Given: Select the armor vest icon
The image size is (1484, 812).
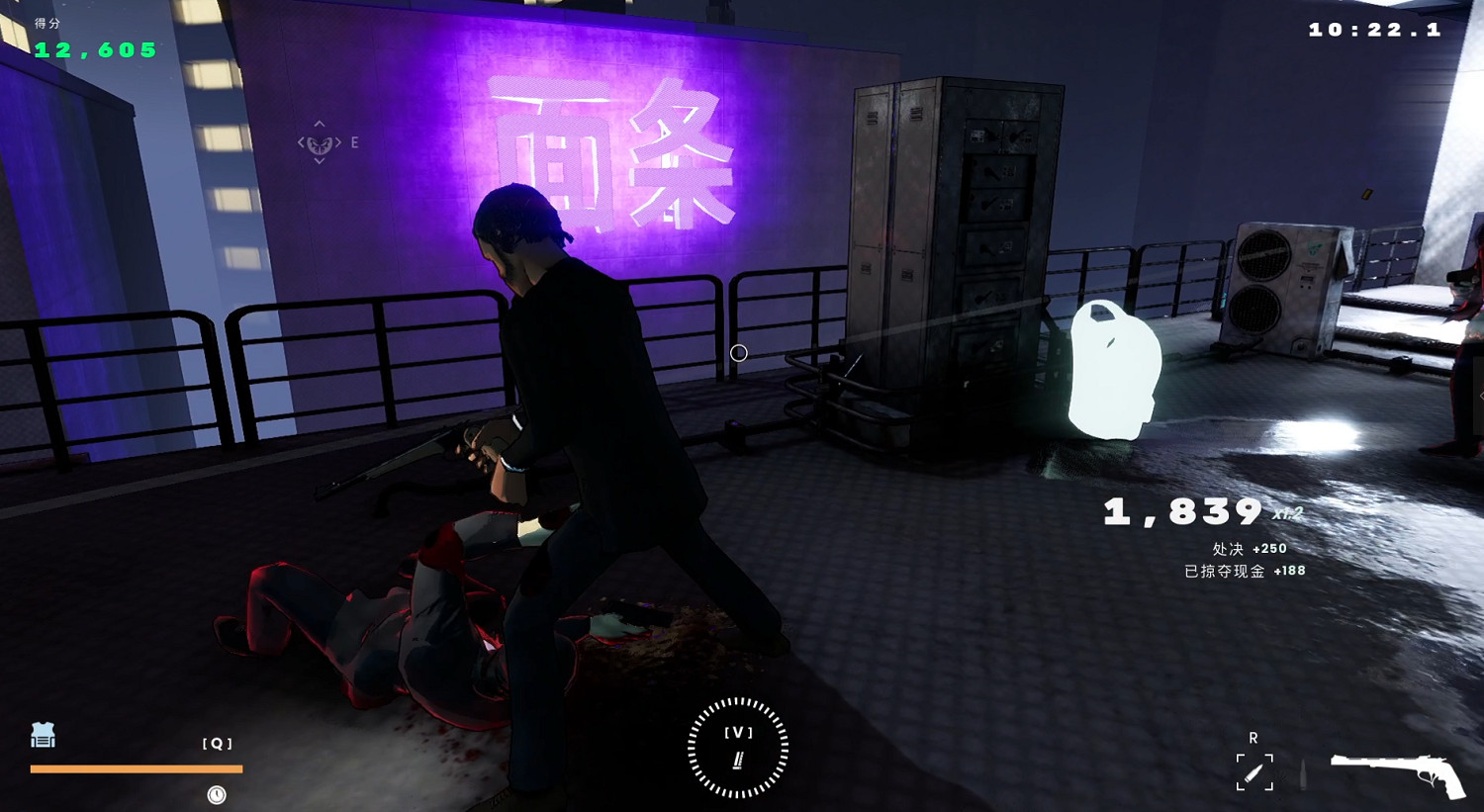Looking at the screenshot, I should (x=42, y=736).
